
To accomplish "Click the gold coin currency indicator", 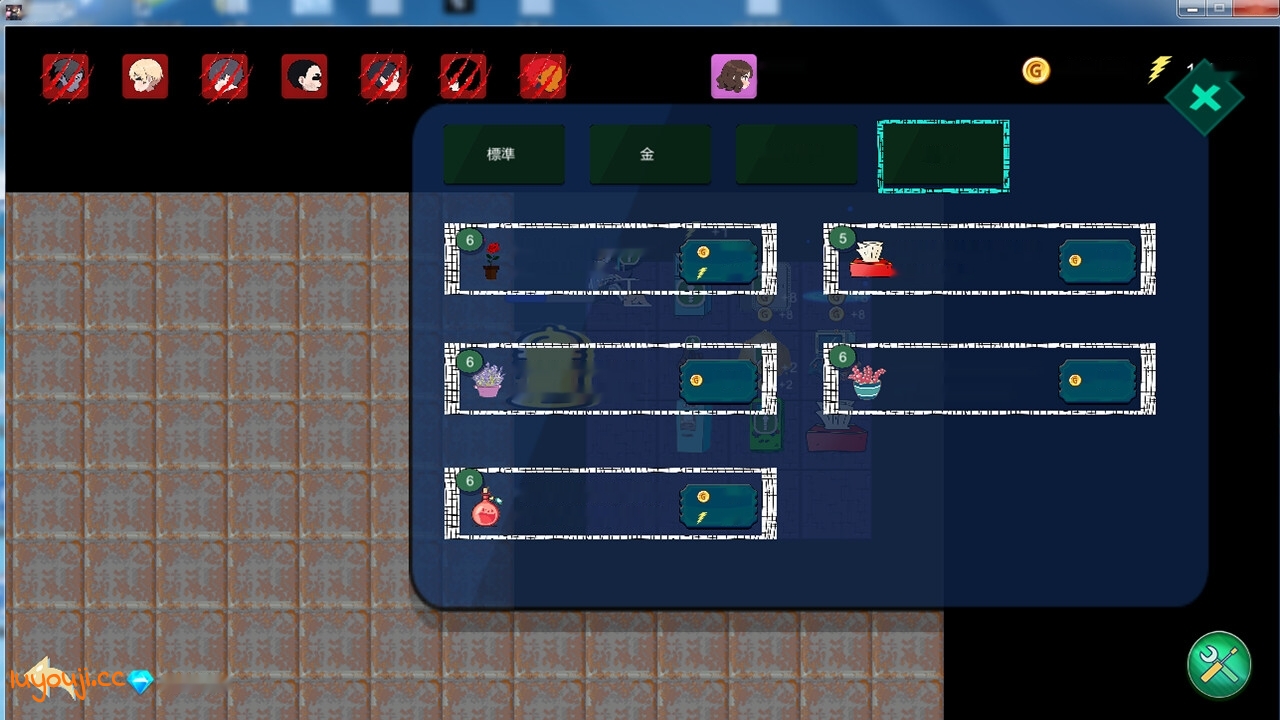I will coord(1036,70).
